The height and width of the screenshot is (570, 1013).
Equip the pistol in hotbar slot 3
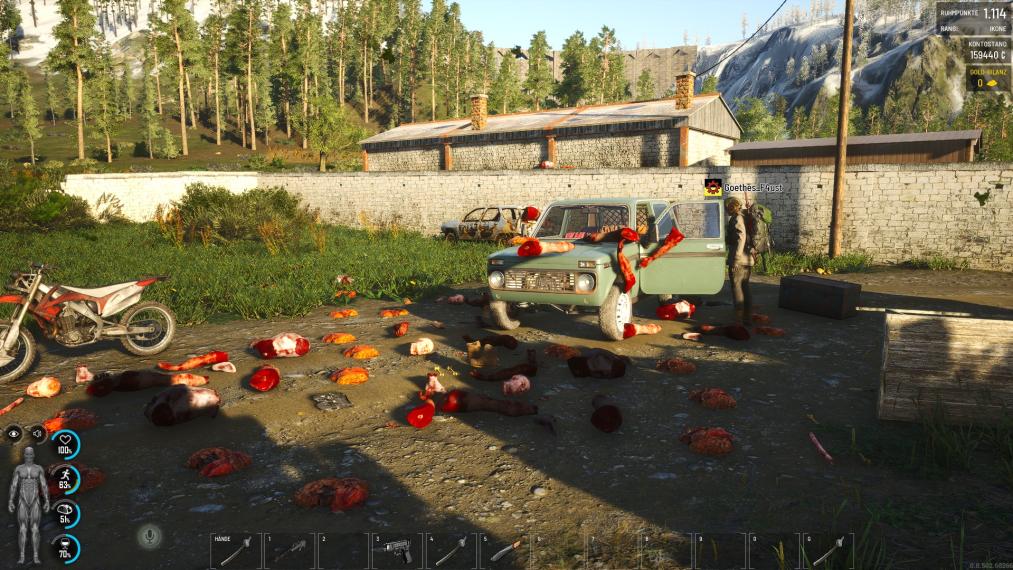(397, 551)
